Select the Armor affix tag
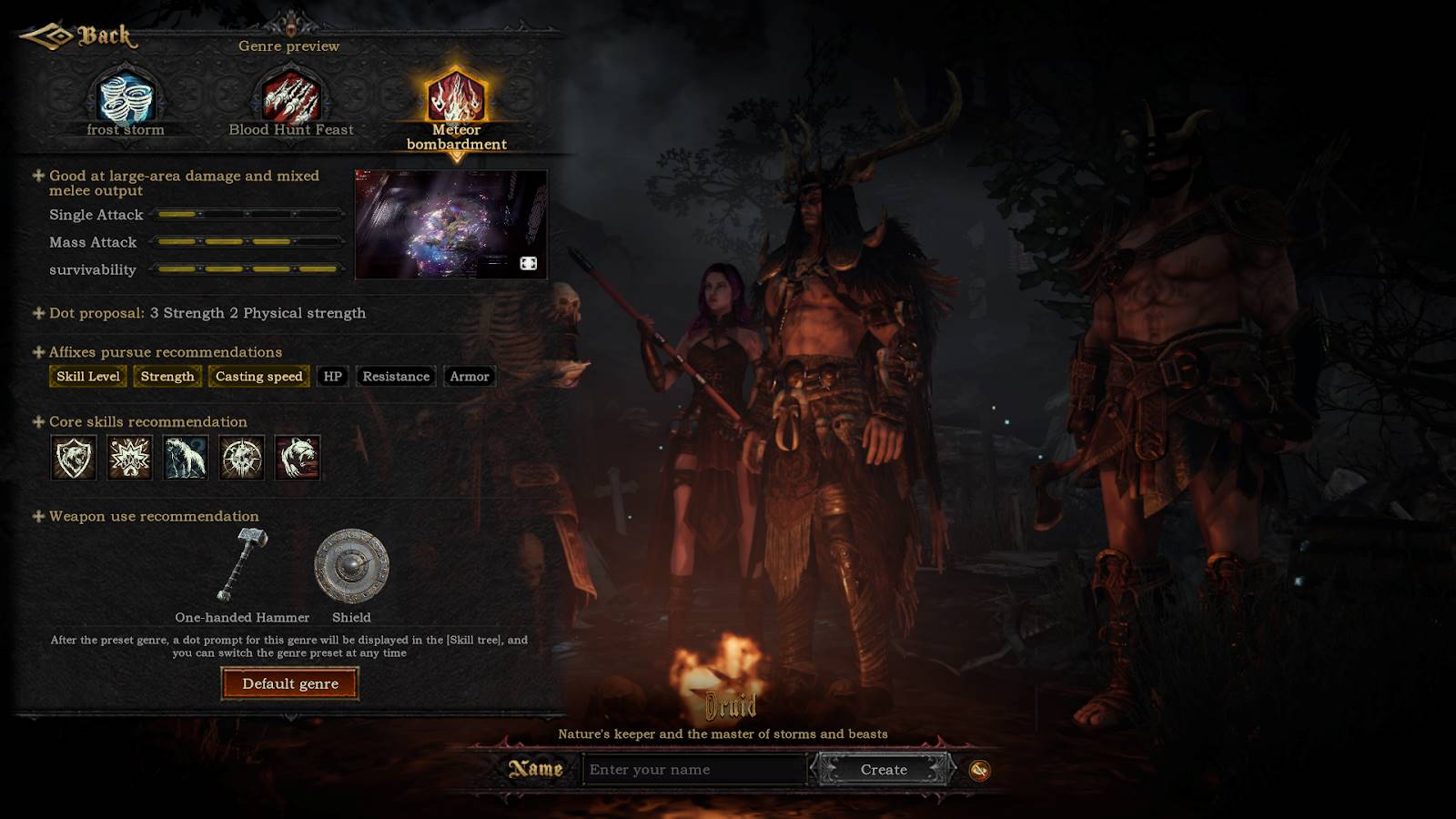The height and width of the screenshot is (819, 1456). [x=470, y=377]
